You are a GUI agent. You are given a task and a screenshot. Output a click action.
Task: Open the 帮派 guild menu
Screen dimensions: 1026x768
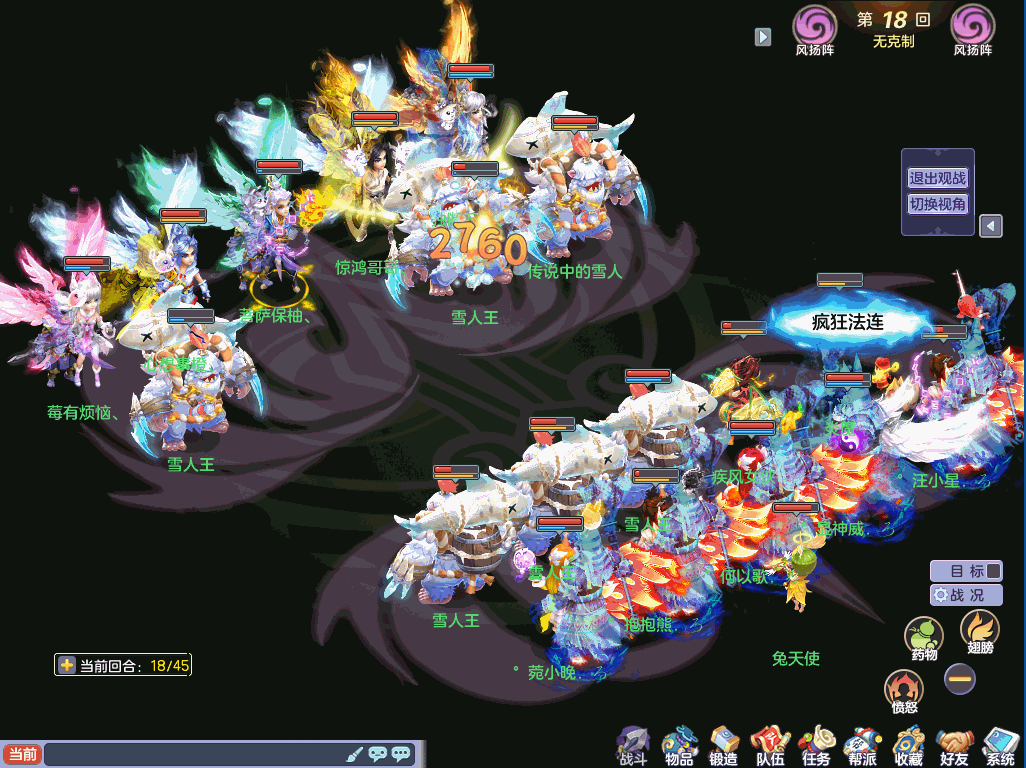[862, 745]
